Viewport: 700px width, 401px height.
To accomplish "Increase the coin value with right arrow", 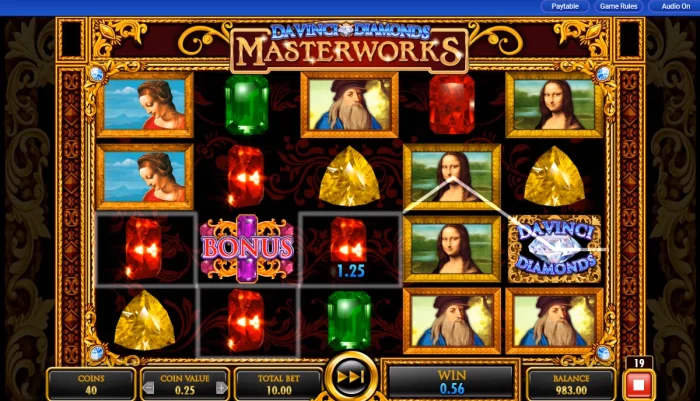I will (x=222, y=387).
